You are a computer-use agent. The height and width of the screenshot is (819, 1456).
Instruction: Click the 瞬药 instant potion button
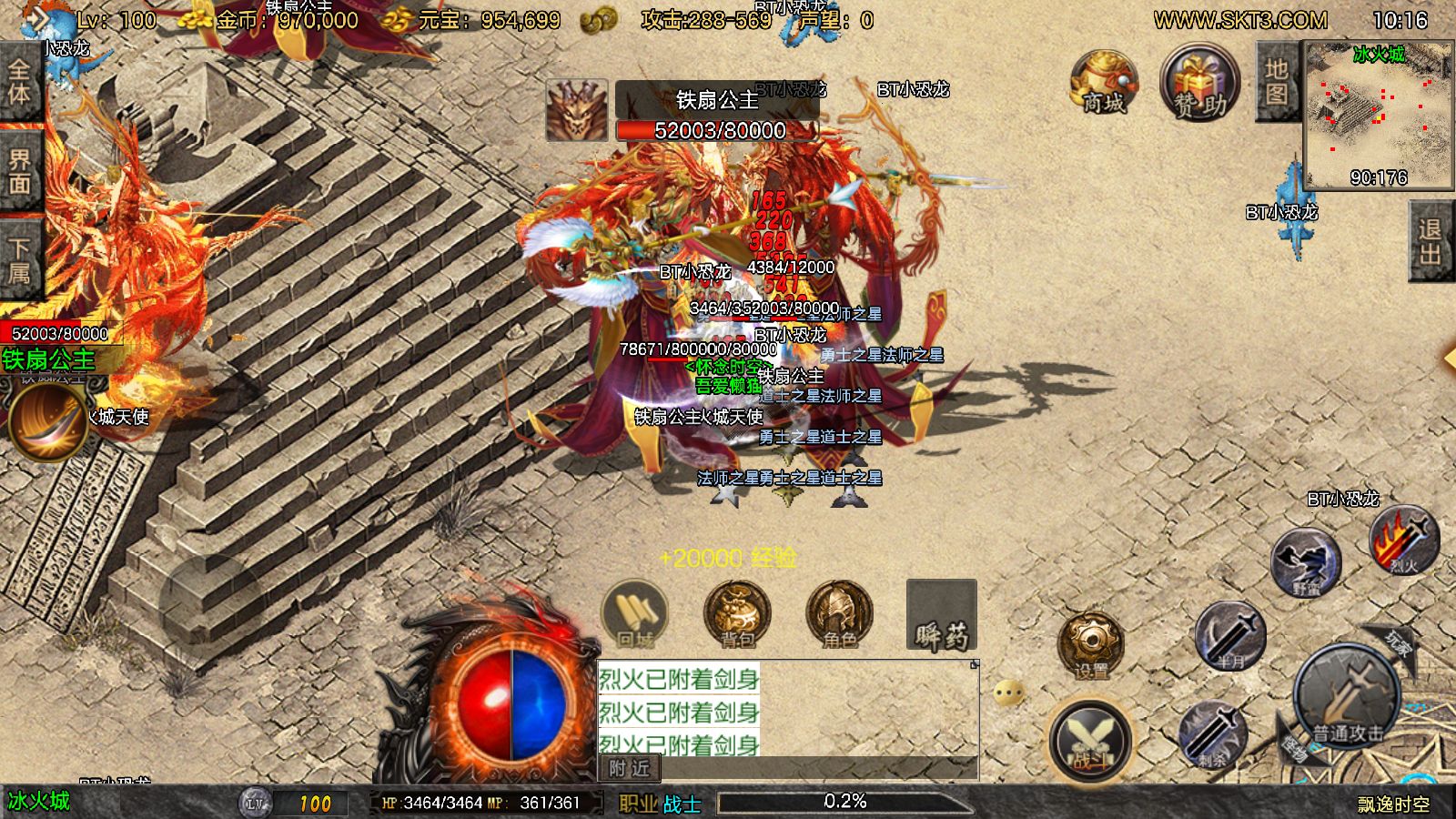(x=942, y=616)
